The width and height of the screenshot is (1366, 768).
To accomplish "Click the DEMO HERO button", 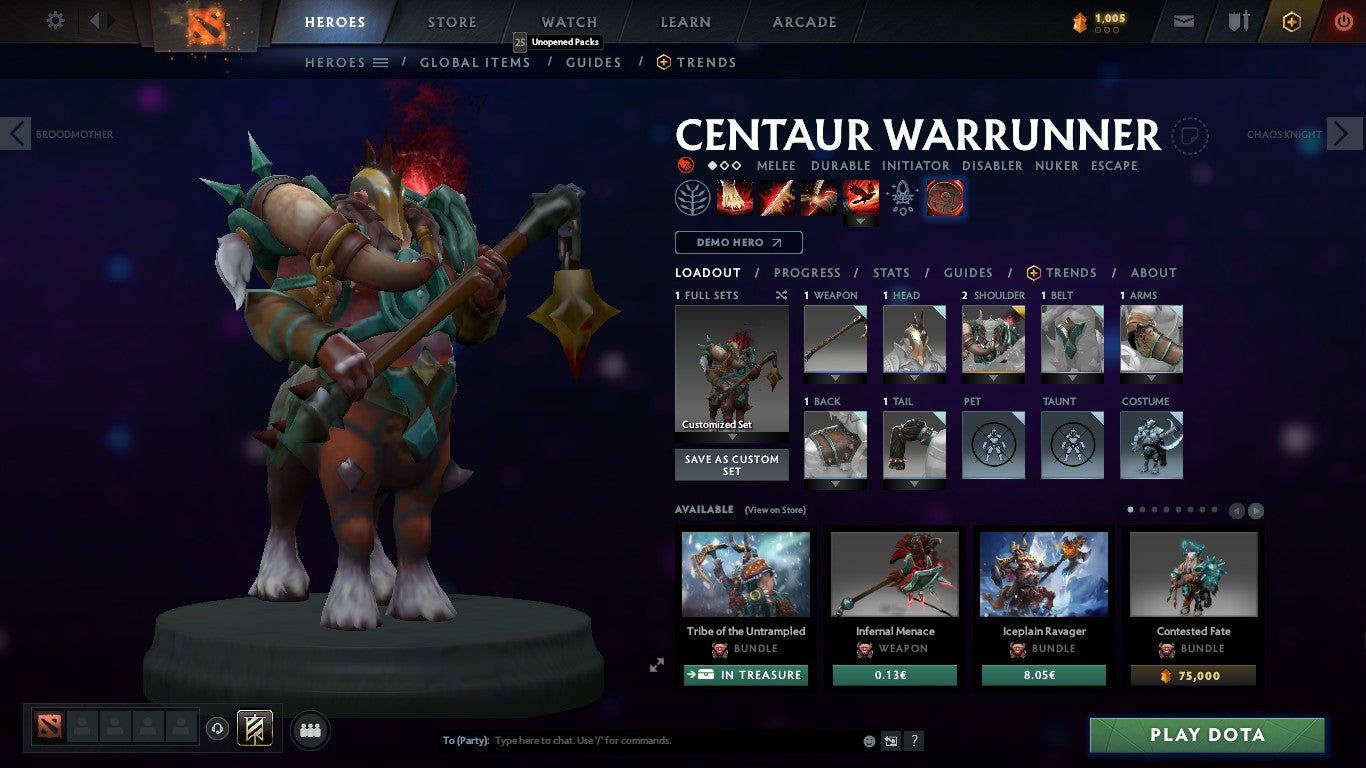I will [x=737, y=242].
